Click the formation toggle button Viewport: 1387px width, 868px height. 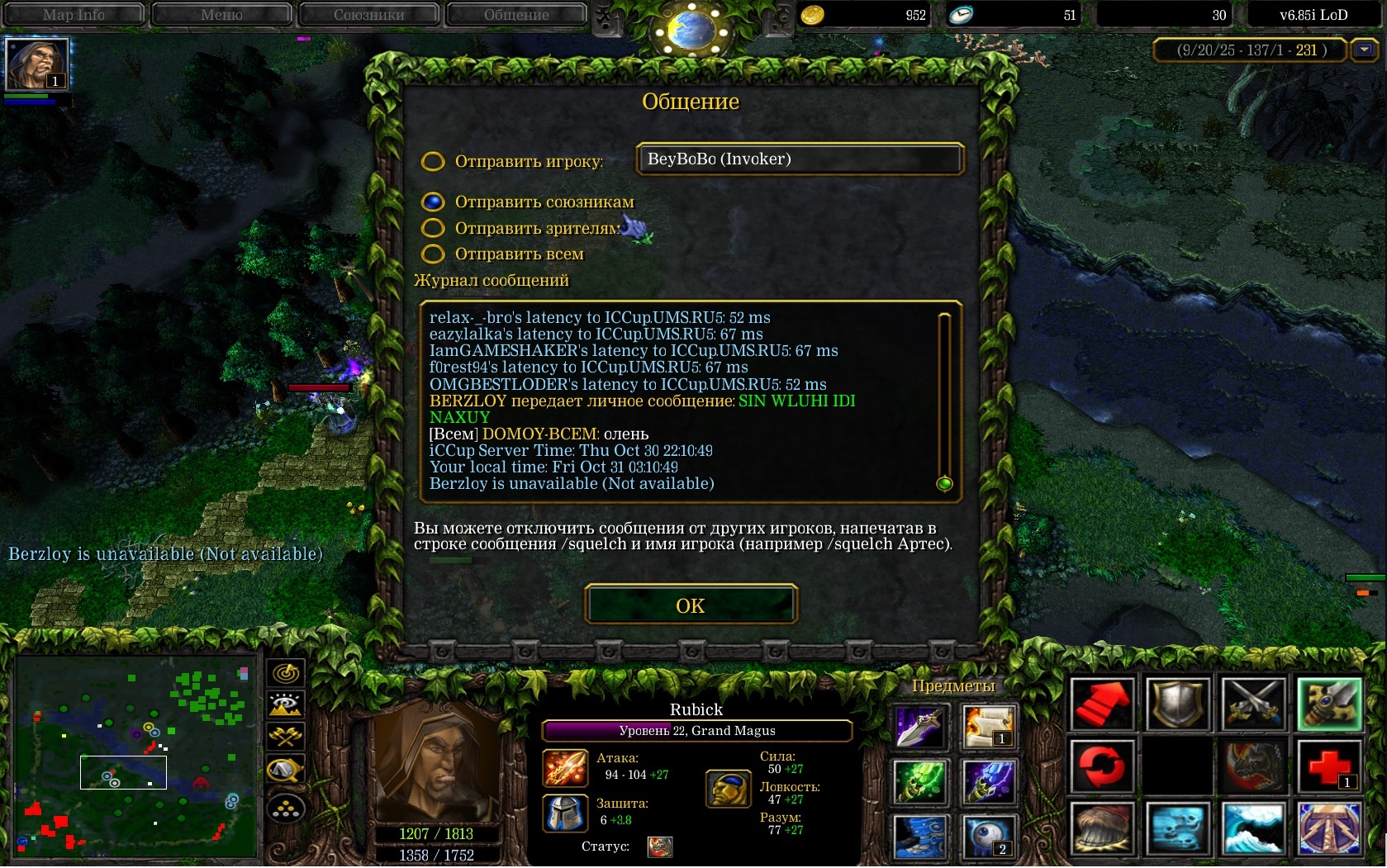click(286, 809)
